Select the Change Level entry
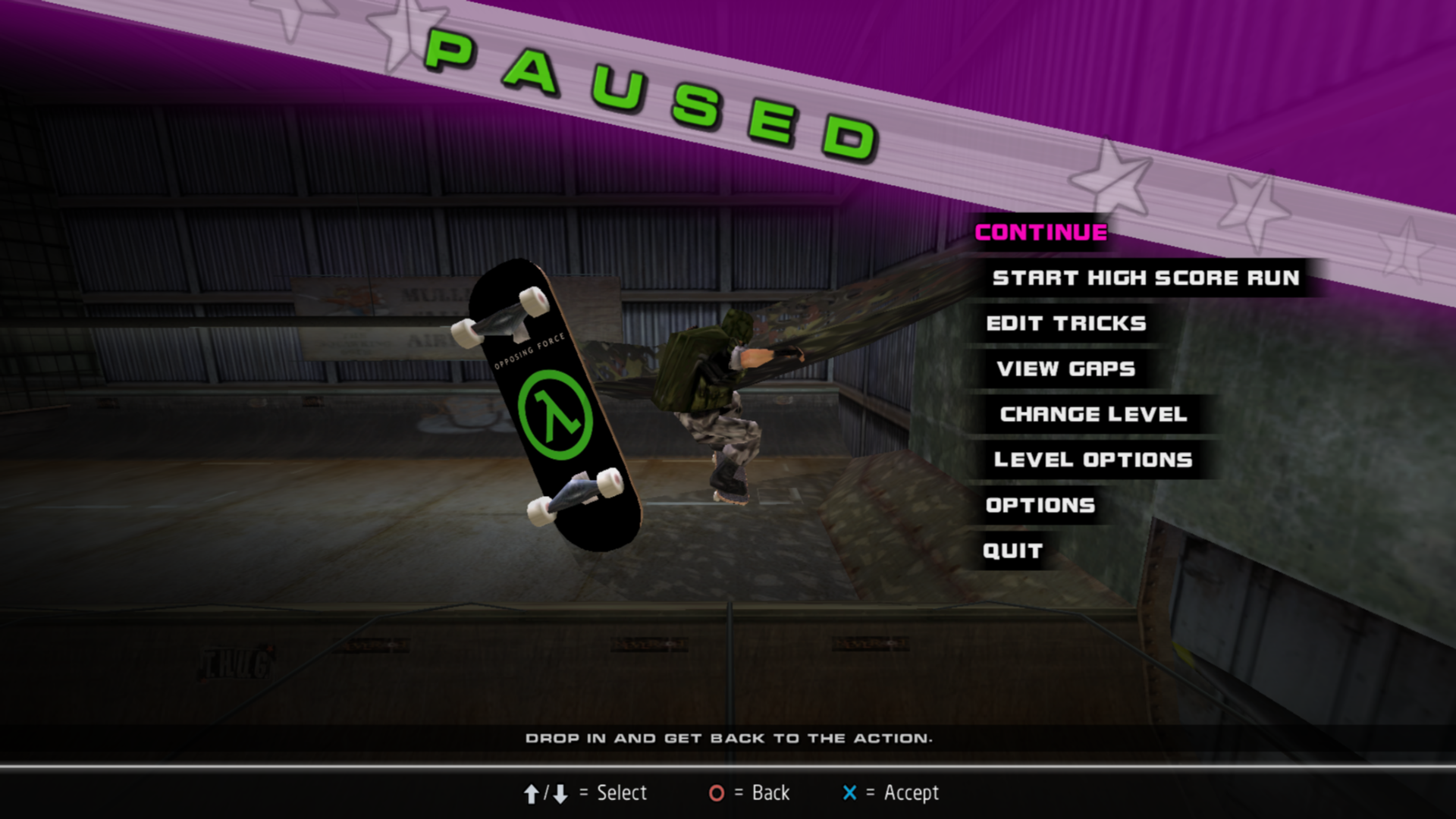This screenshot has height=819, width=1456. pyautogui.click(x=1093, y=415)
